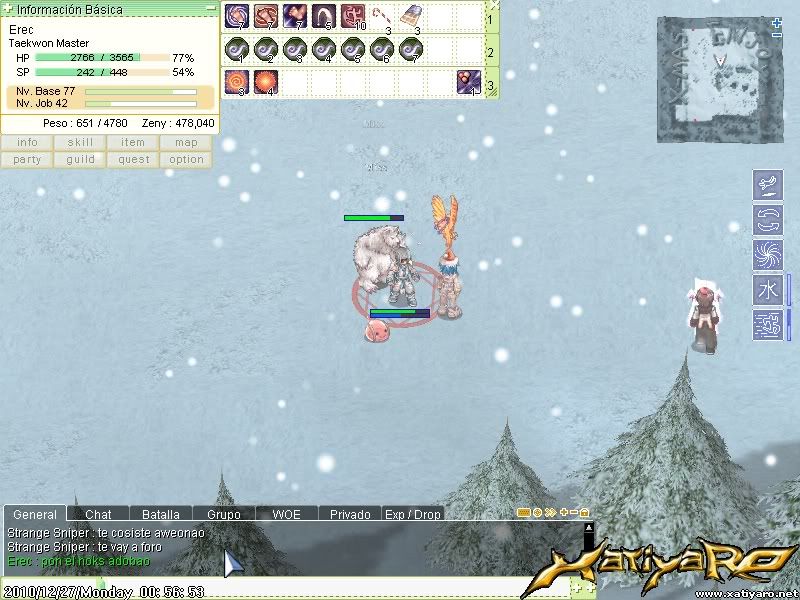Open the option menu
The image size is (800, 600).
pos(186,160)
